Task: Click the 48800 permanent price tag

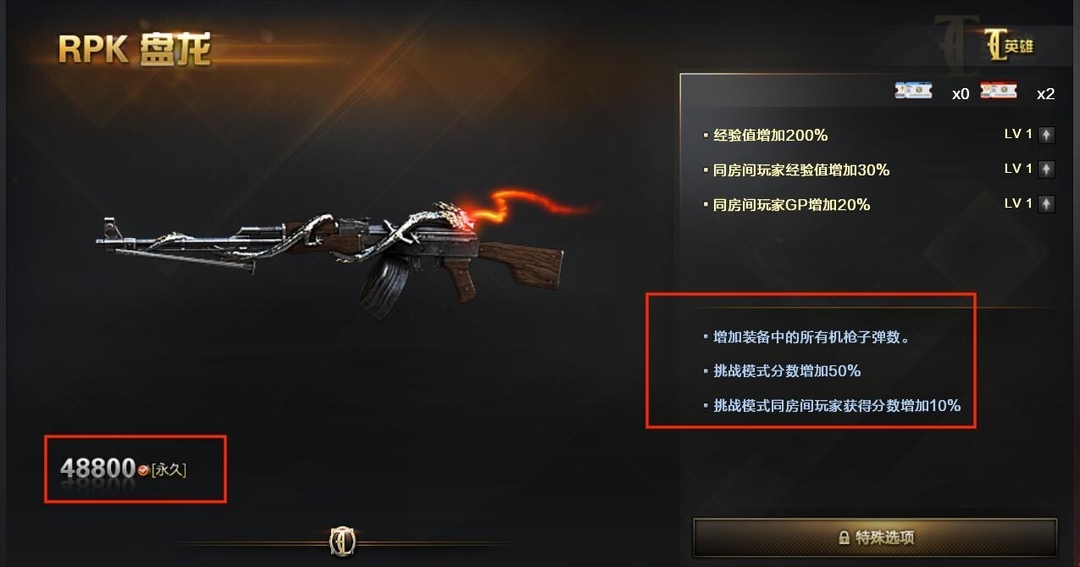Action: click(x=124, y=468)
